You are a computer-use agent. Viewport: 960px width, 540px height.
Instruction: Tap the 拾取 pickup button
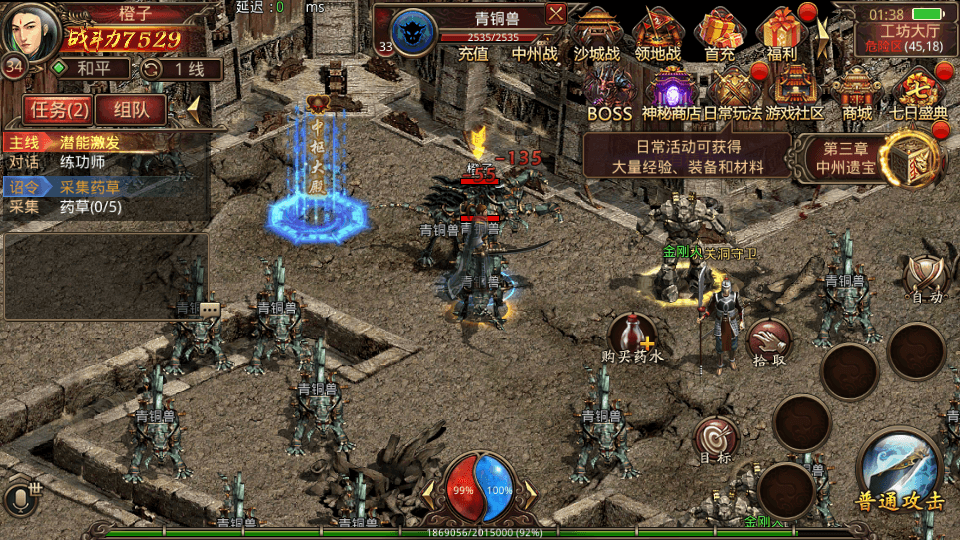[x=769, y=340]
